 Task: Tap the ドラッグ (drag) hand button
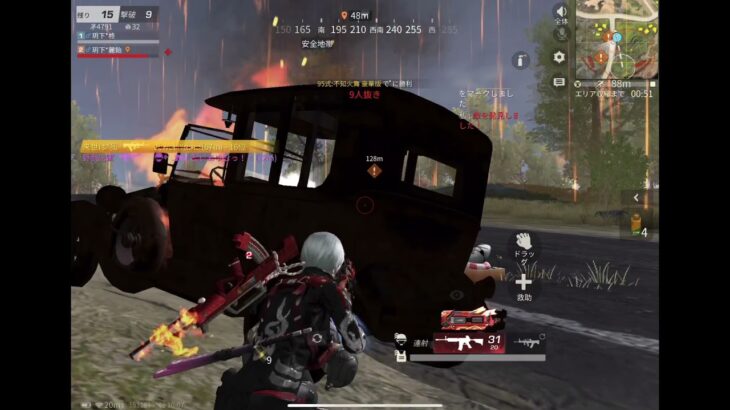tap(522, 242)
